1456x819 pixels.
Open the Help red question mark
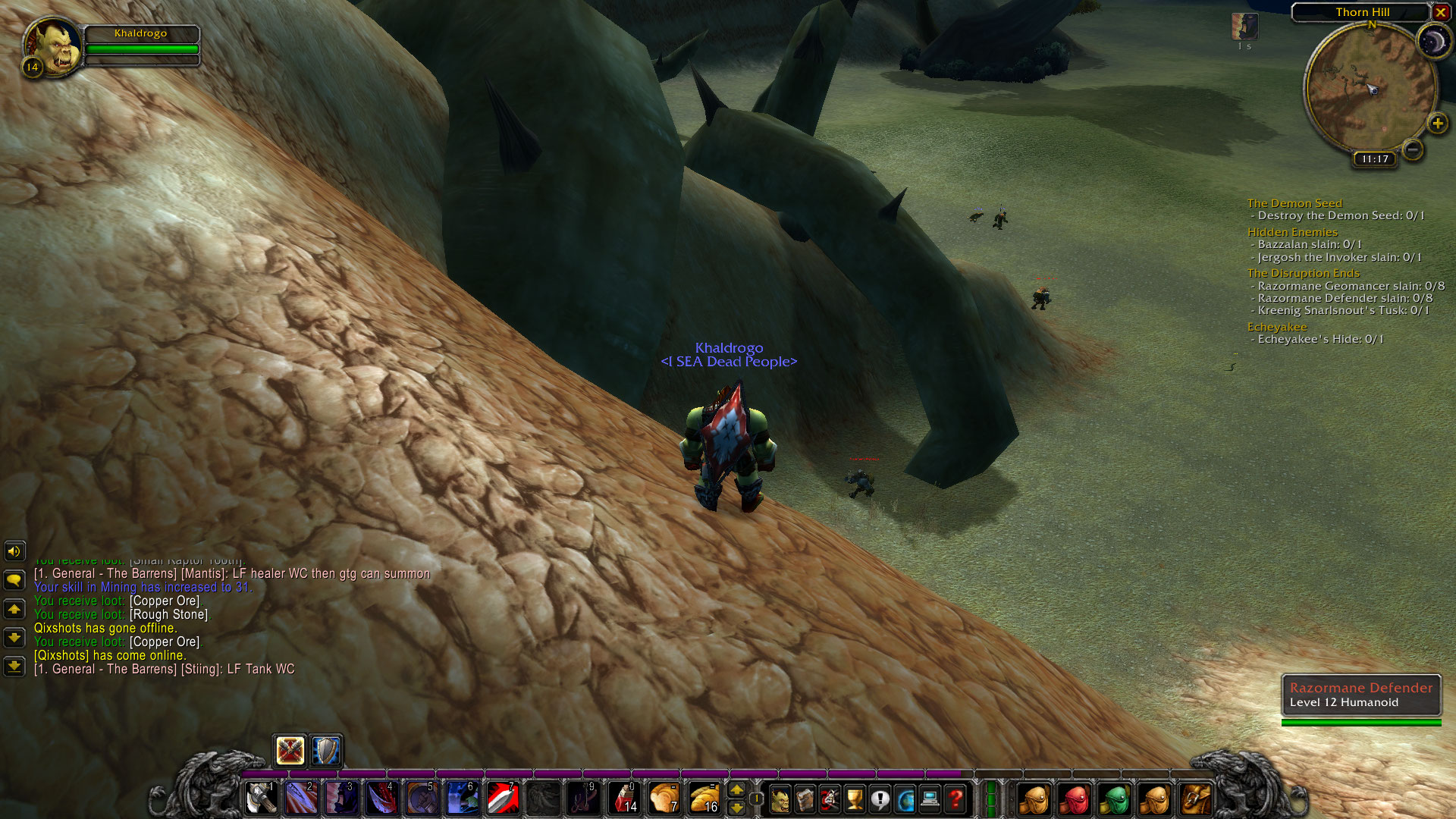[x=954, y=799]
